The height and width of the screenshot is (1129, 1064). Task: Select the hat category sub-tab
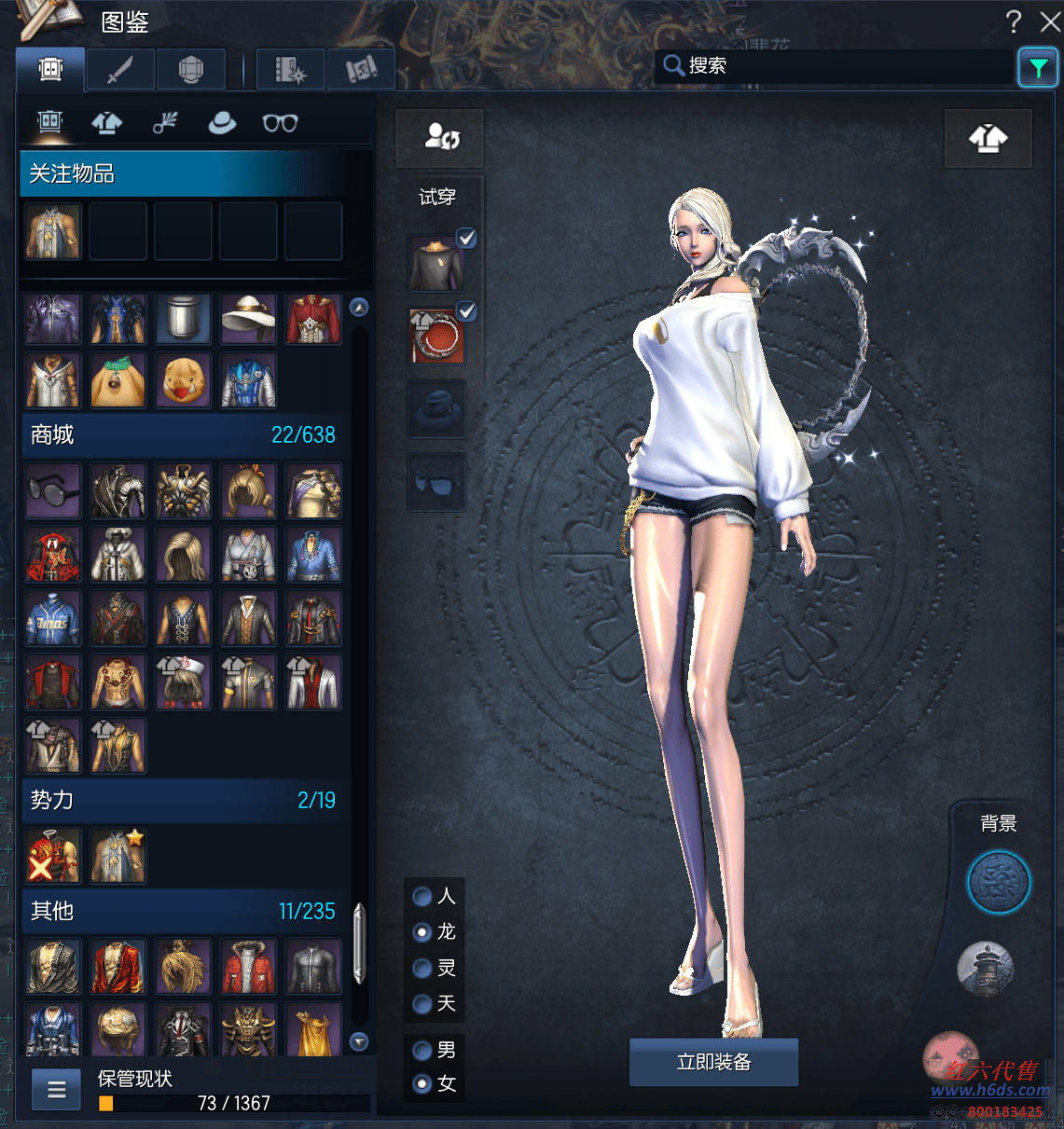pyautogui.click(x=222, y=122)
